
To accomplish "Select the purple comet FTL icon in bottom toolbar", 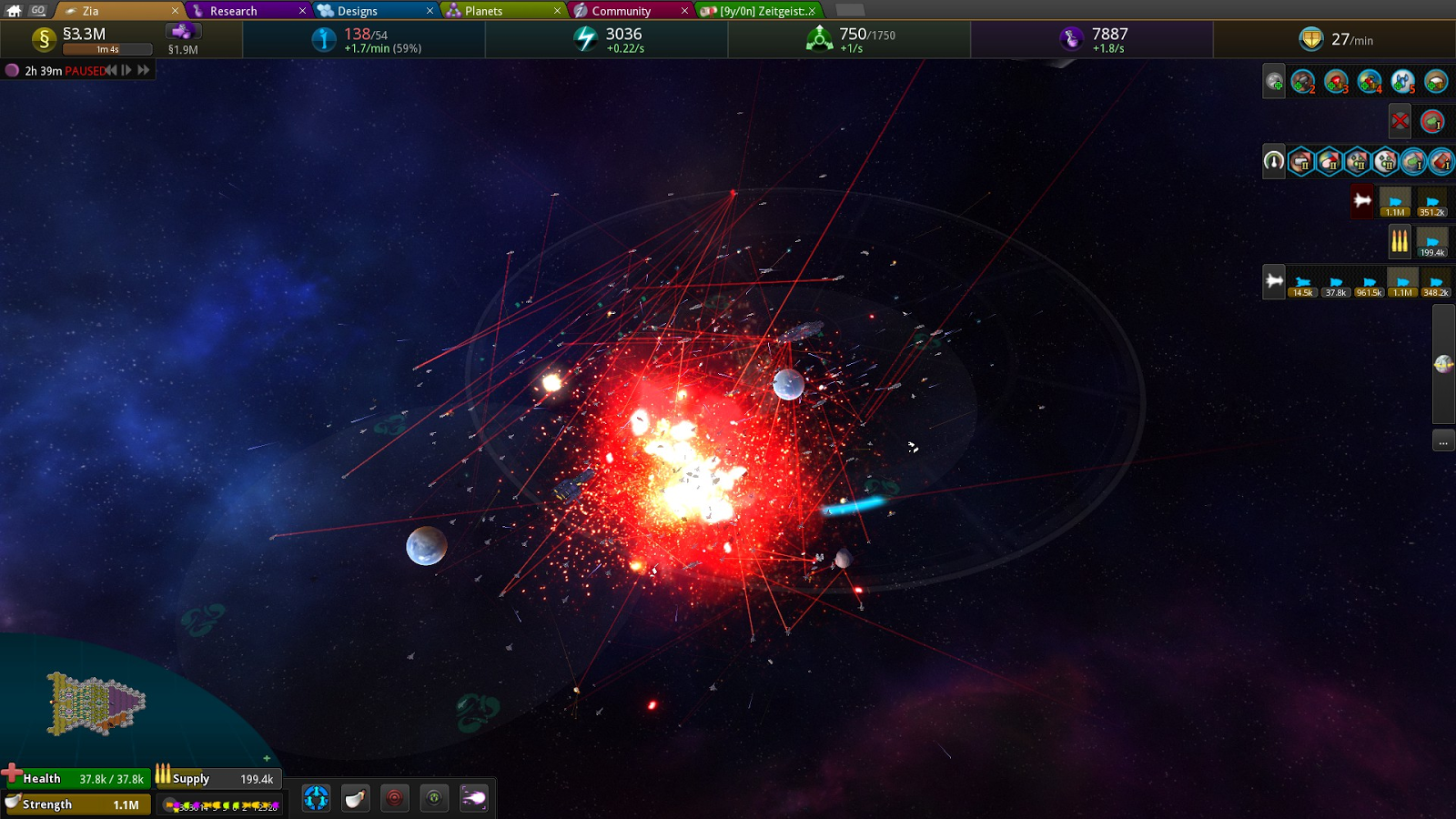I will [x=472, y=798].
